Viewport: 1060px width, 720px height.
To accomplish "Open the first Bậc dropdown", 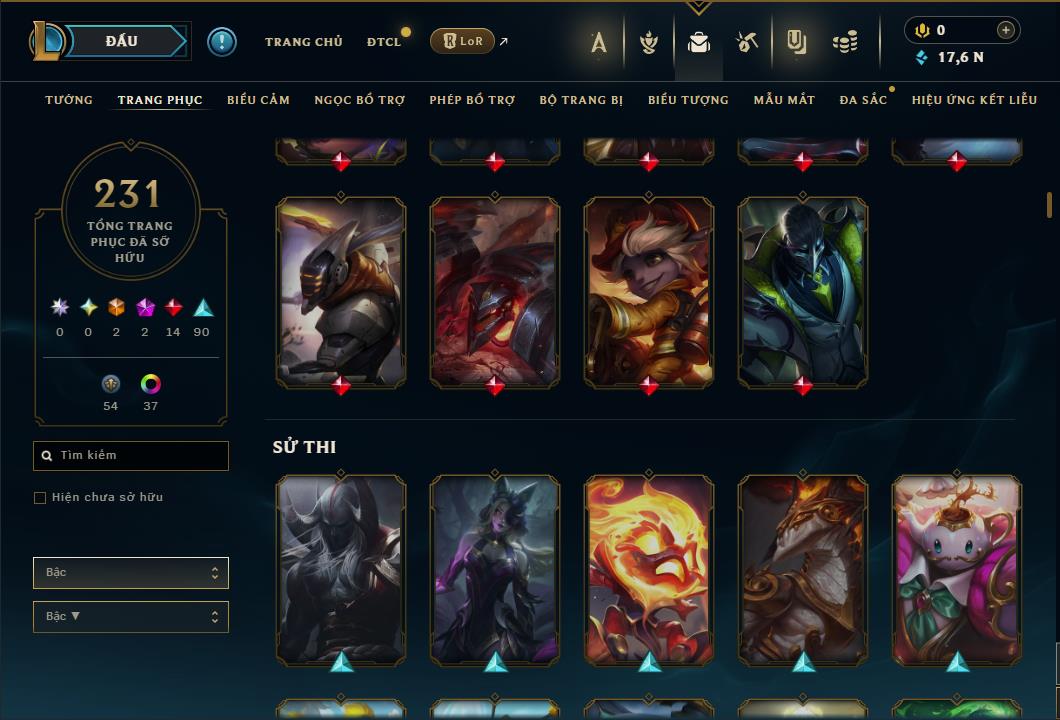I will coord(131,573).
